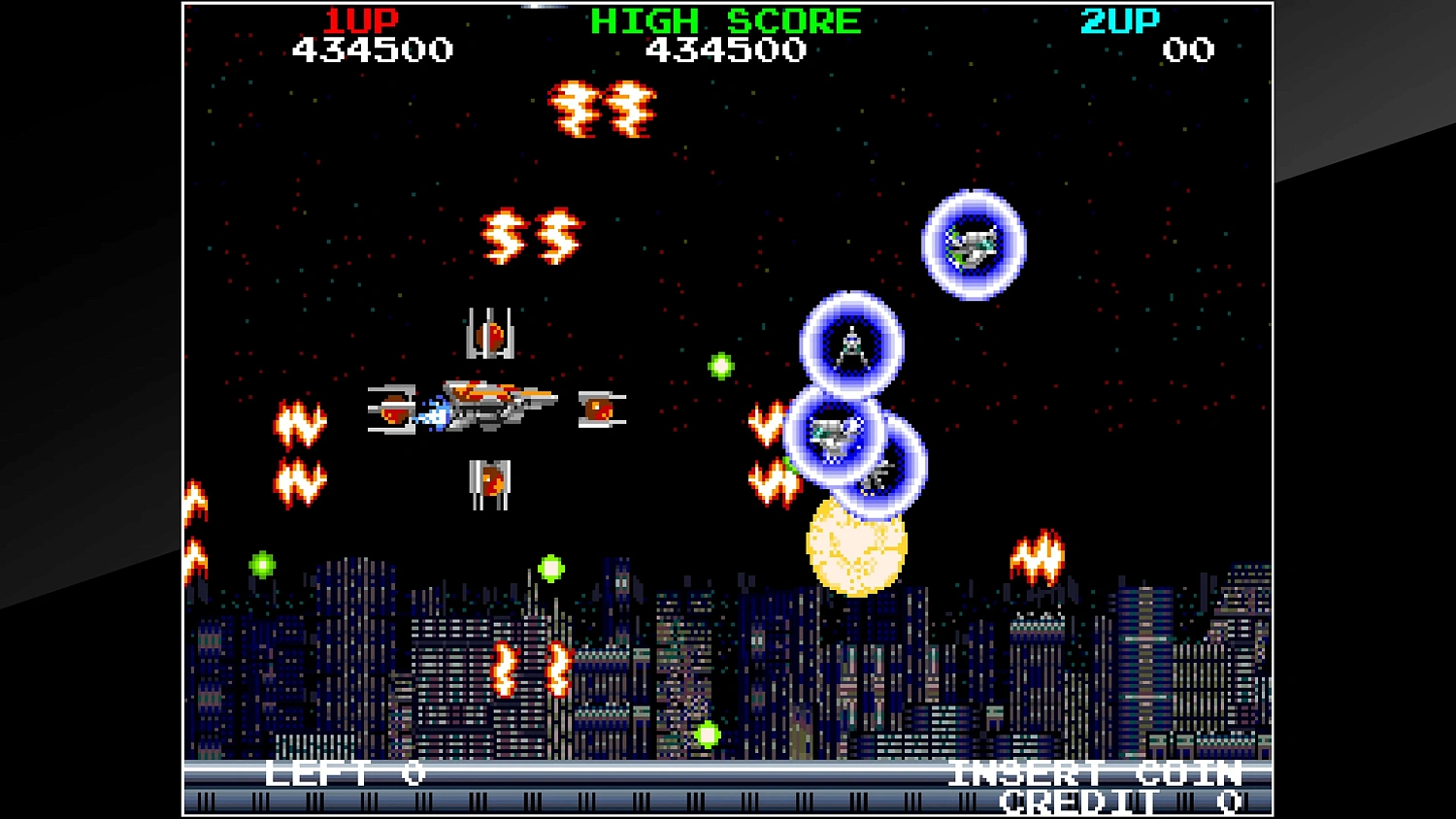Click the double flames left of the ship
The height and width of the screenshot is (819, 1456).
click(x=298, y=449)
